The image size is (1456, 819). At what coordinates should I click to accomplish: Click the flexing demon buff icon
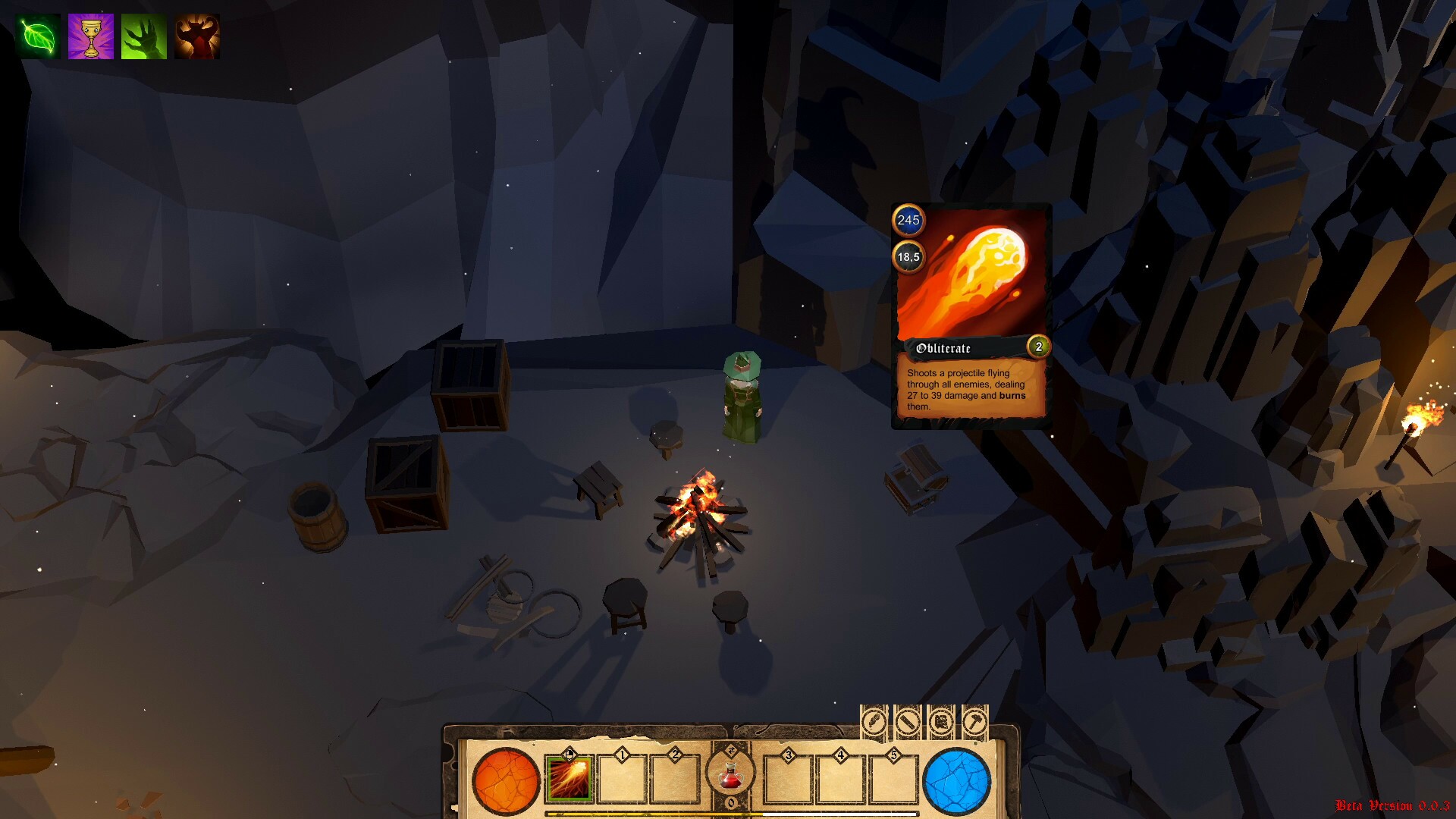(x=197, y=36)
